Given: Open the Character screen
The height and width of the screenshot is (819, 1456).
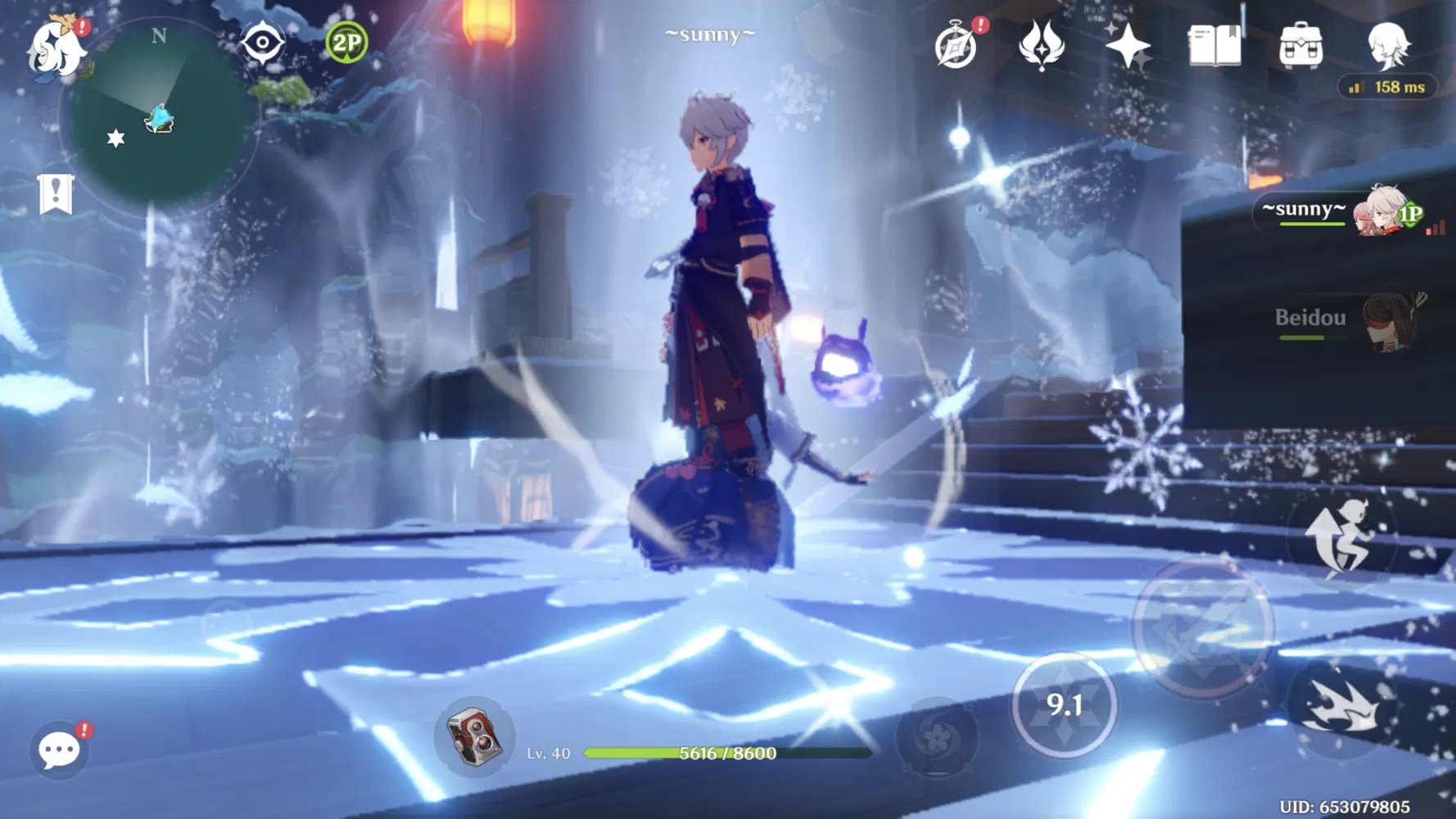Looking at the screenshot, I should coord(1392,47).
